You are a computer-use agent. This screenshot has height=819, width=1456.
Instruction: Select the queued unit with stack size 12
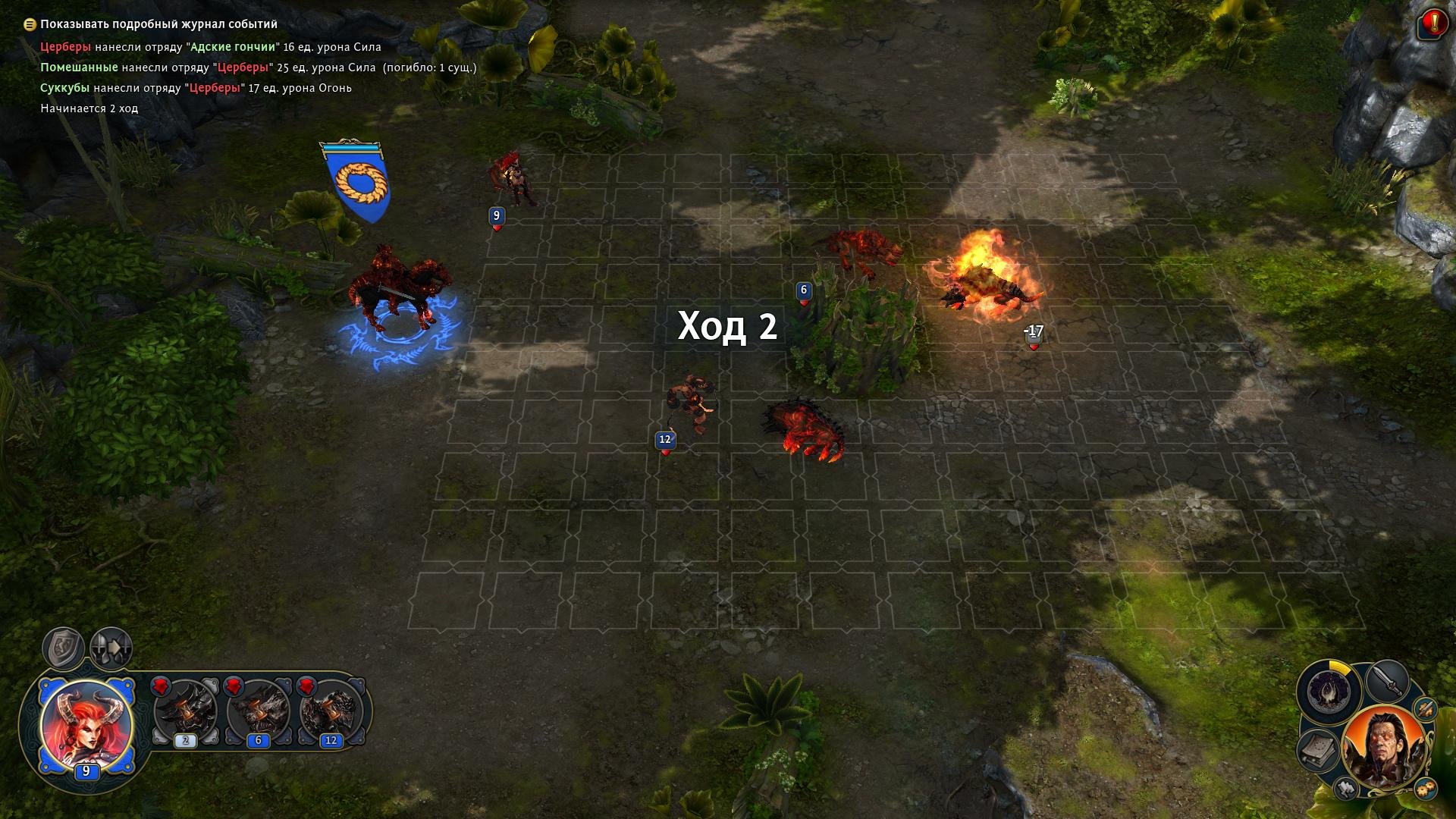click(331, 713)
